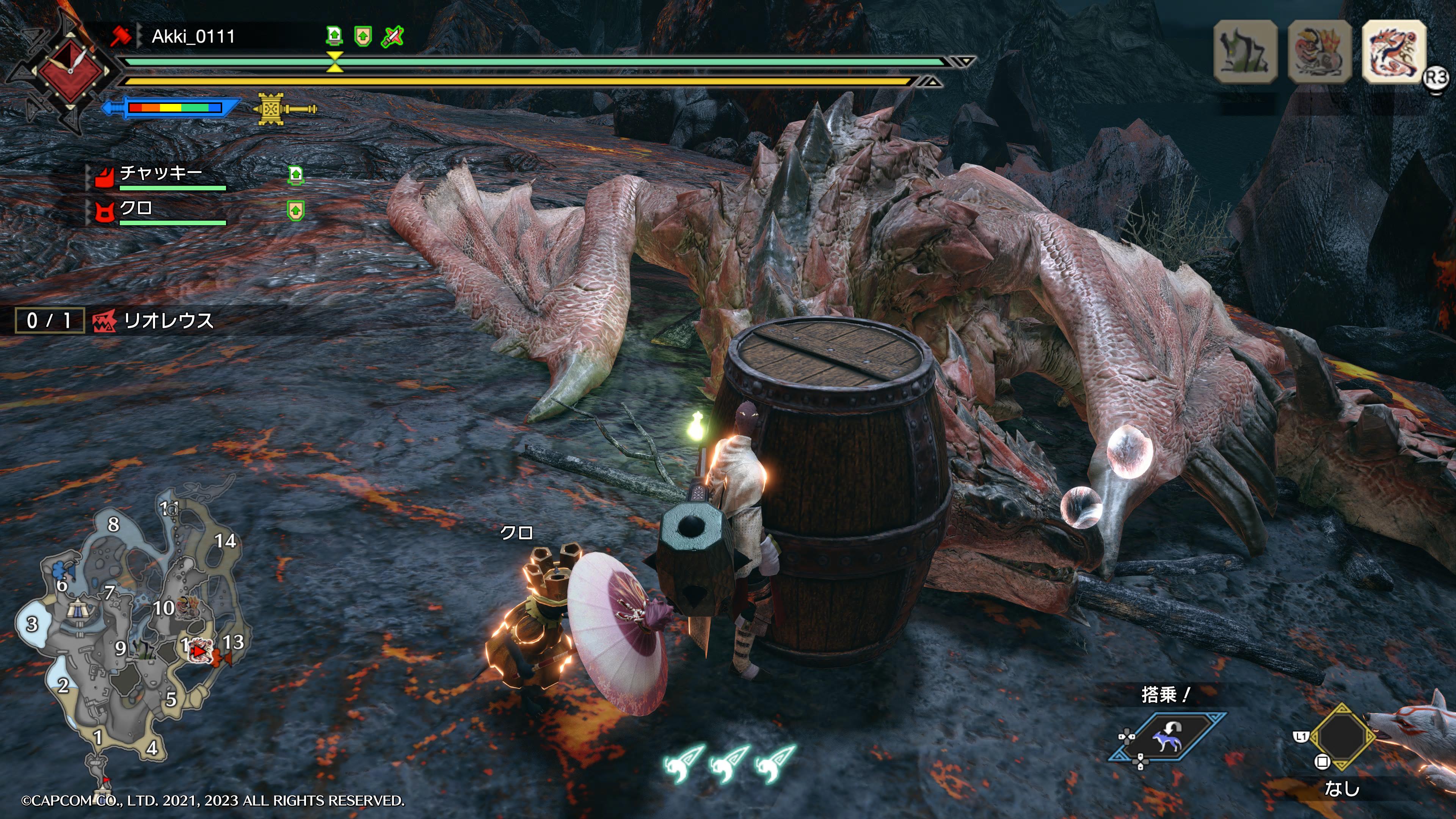This screenshot has height=819, width=1456.
Task: Inspect the sword attack-up status icon
Action: (x=392, y=37)
